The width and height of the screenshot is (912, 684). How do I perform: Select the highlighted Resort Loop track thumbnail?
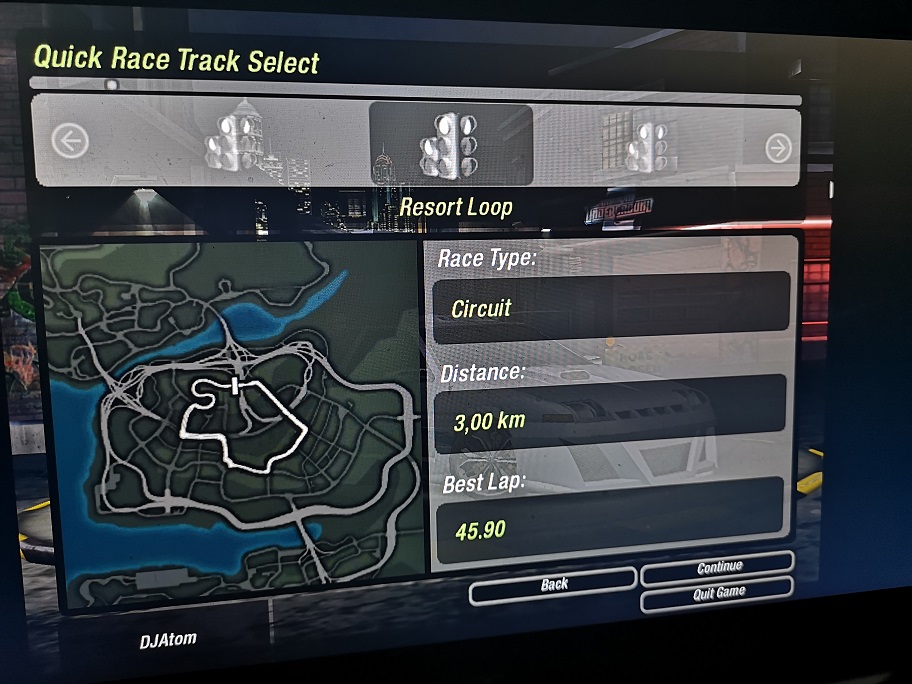click(x=451, y=144)
